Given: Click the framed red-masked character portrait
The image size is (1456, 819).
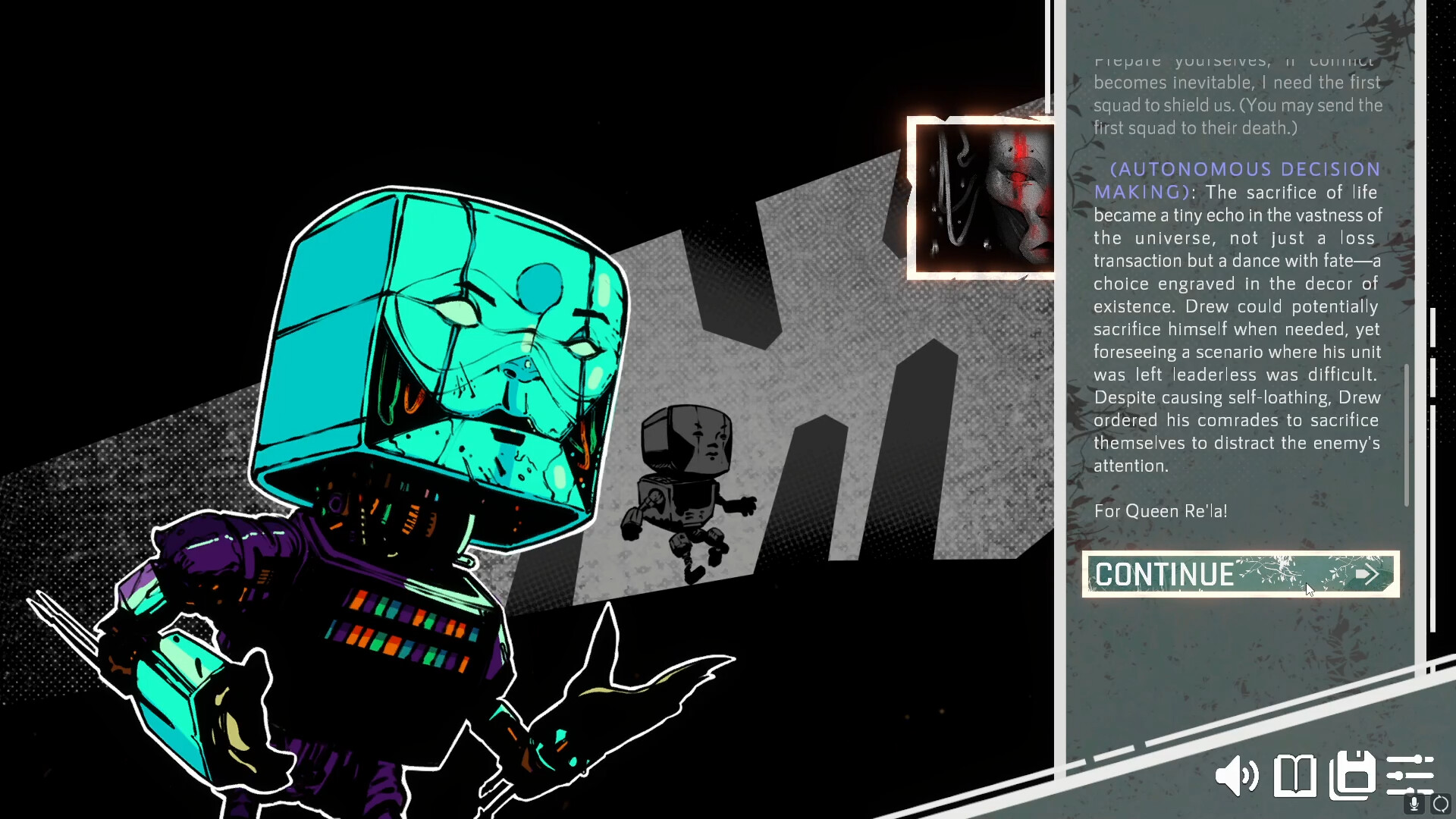Looking at the screenshot, I should [x=982, y=199].
